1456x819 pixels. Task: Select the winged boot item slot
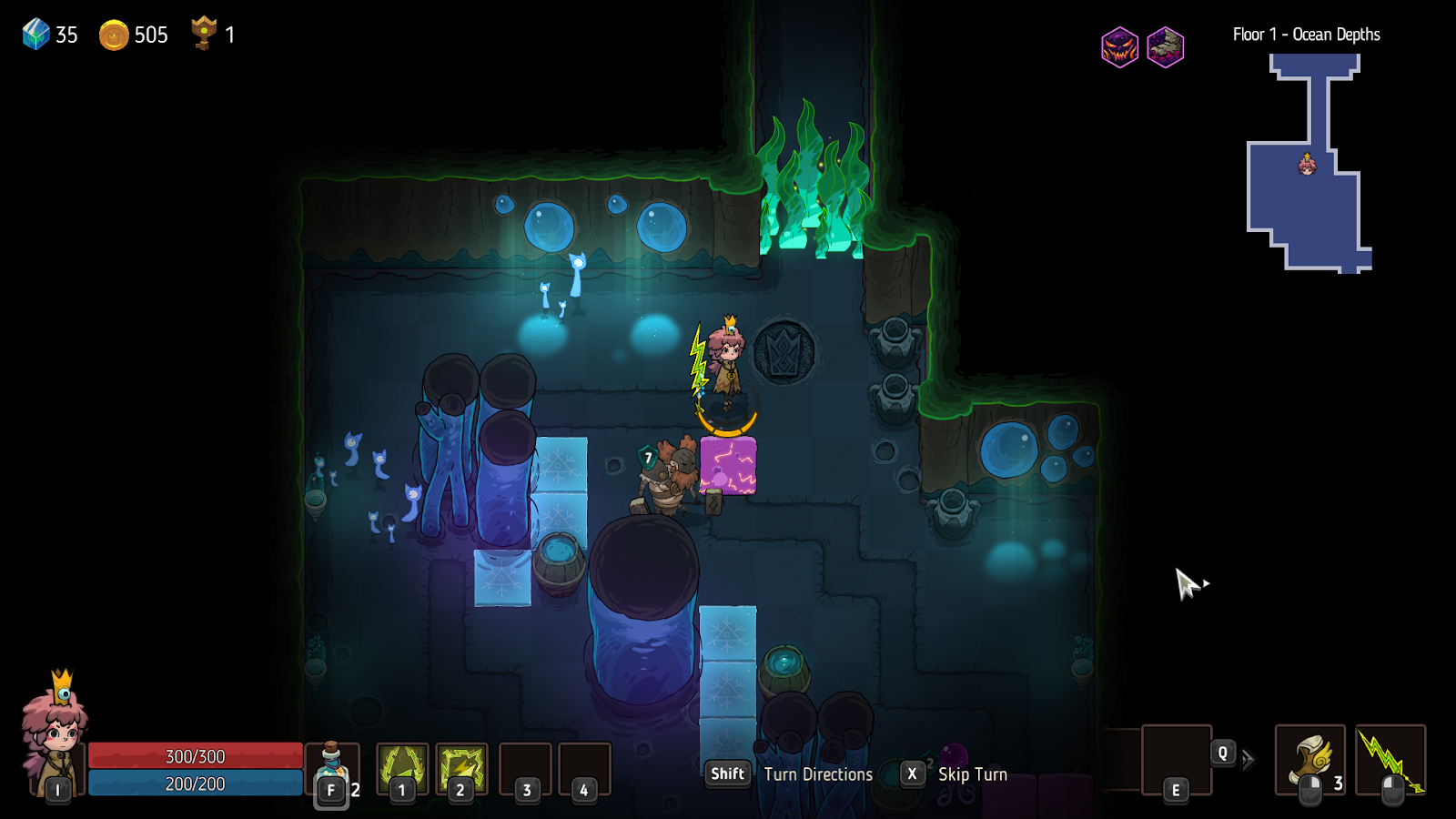coord(1309,759)
